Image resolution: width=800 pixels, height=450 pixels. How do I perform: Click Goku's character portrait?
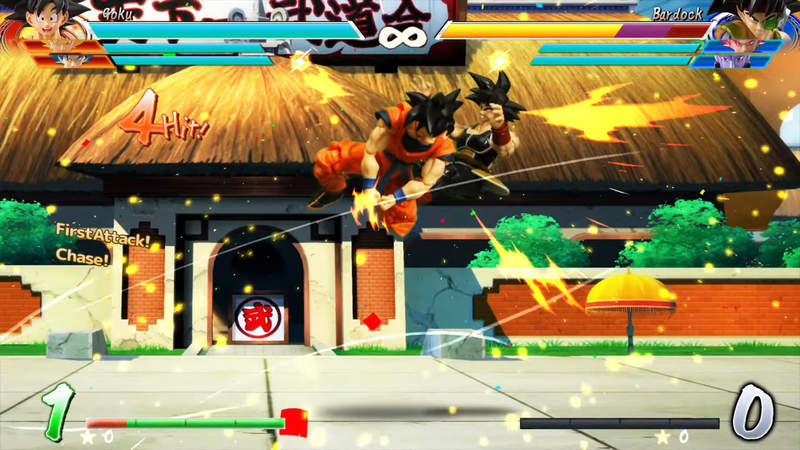point(50,27)
